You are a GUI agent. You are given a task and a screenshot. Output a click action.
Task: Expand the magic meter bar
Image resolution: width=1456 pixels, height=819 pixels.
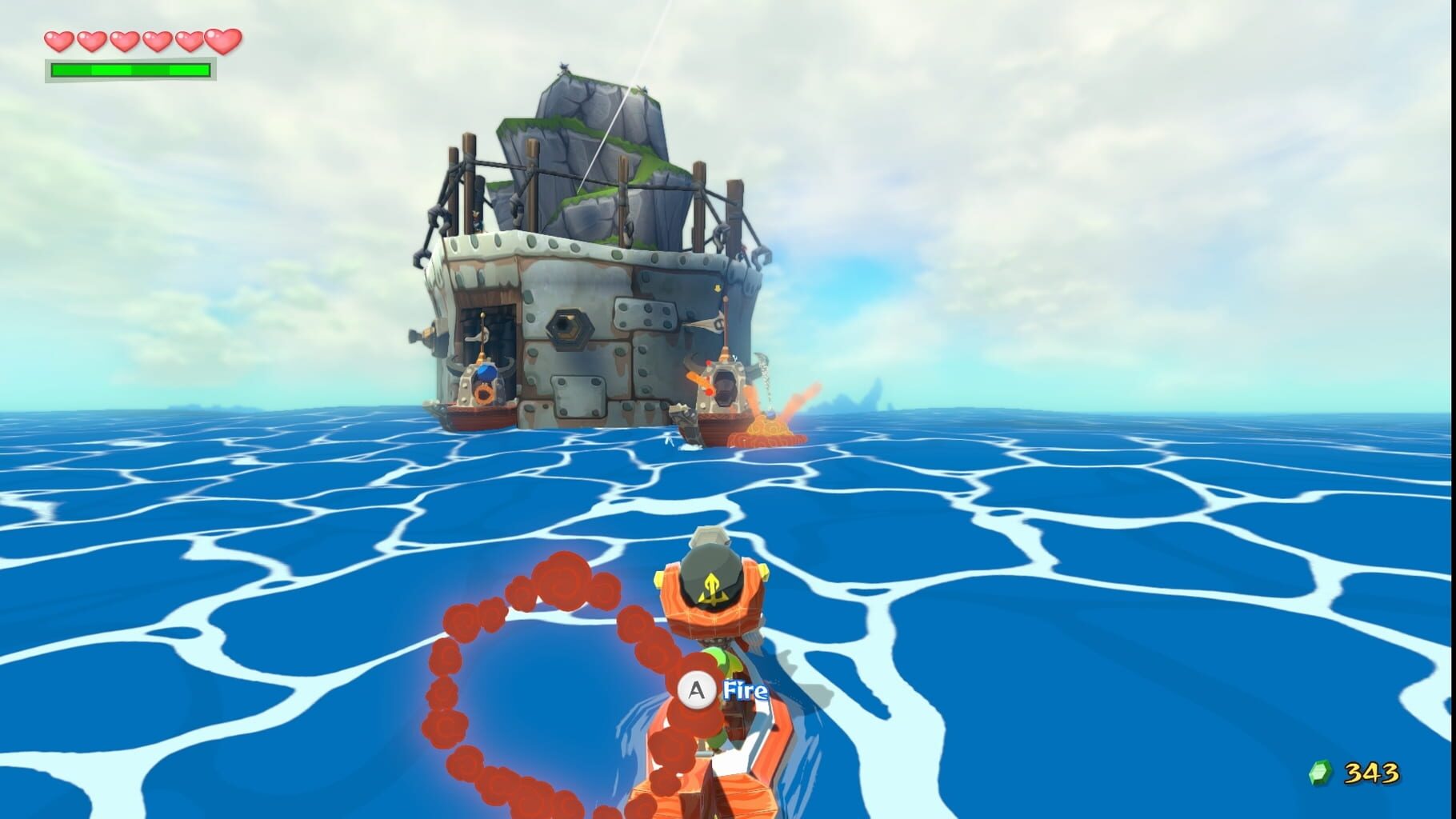pyautogui.click(x=130, y=70)
